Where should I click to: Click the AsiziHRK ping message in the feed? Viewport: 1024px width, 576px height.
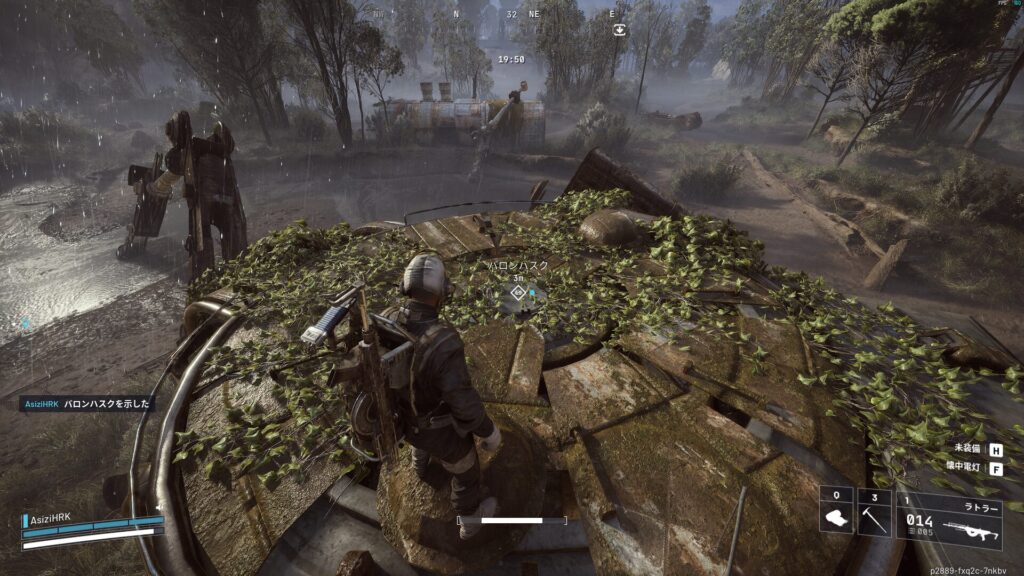(x=88, y=404)
